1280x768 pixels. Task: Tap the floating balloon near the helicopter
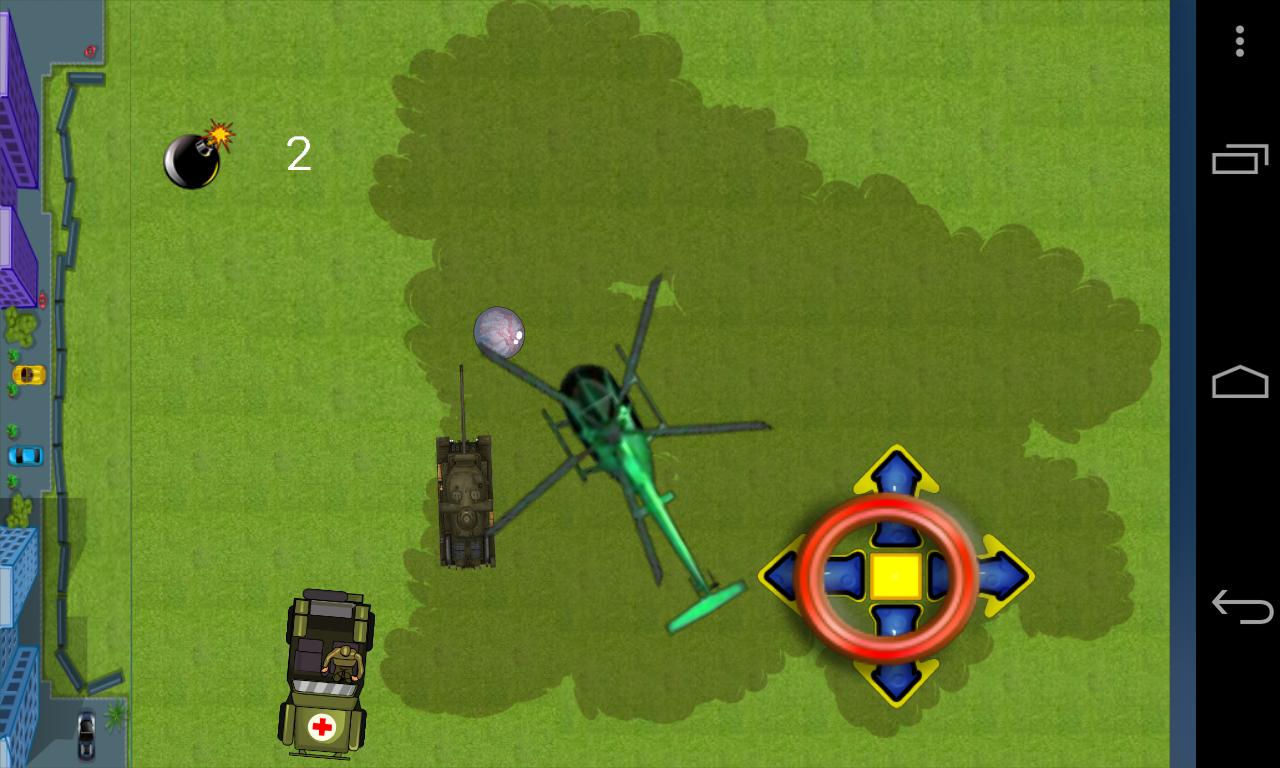click(x=498, y=333)
